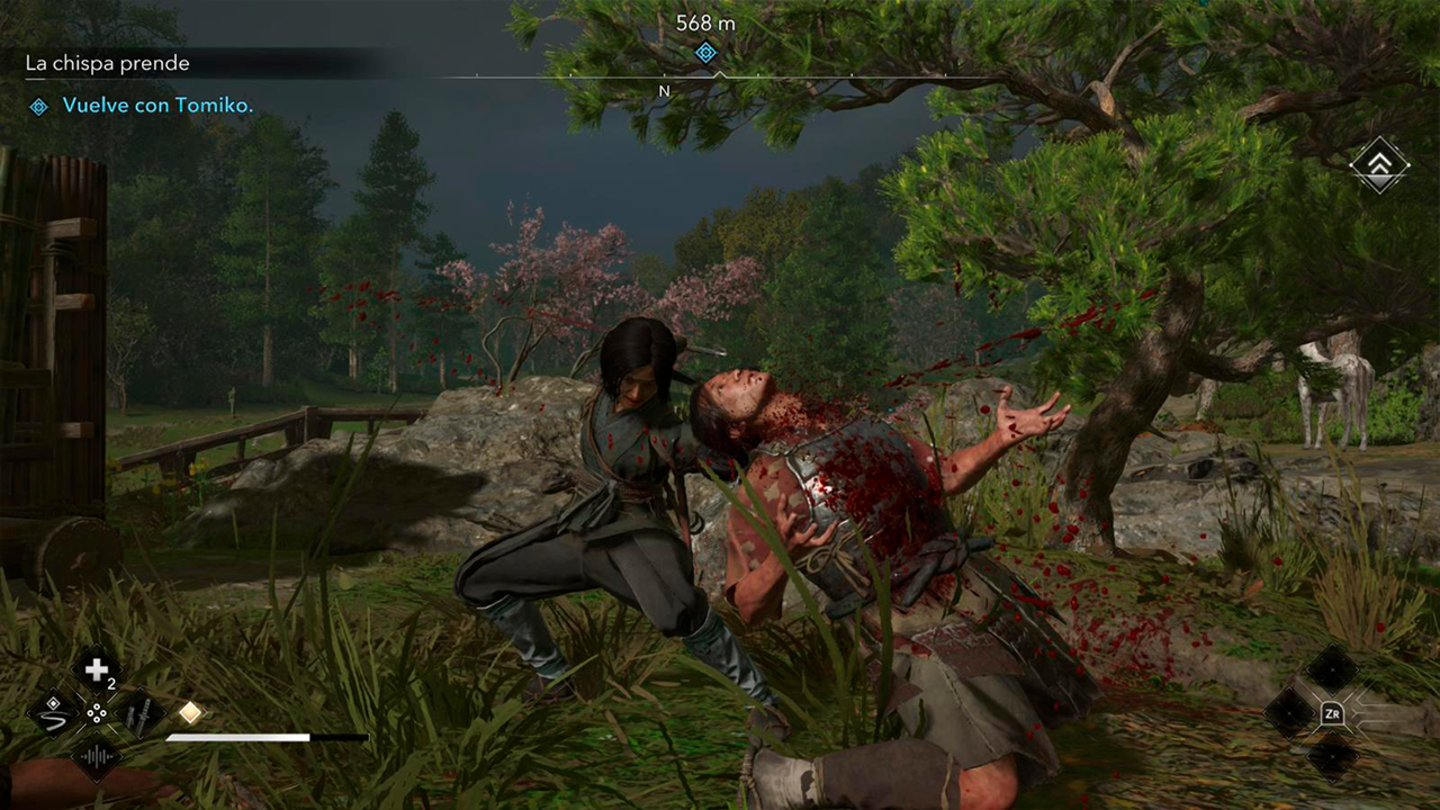Screen dimensions: 1440x810
Task: Click the whistle sound-wave icon below the d-pad
Action: [x=96, y=756]
